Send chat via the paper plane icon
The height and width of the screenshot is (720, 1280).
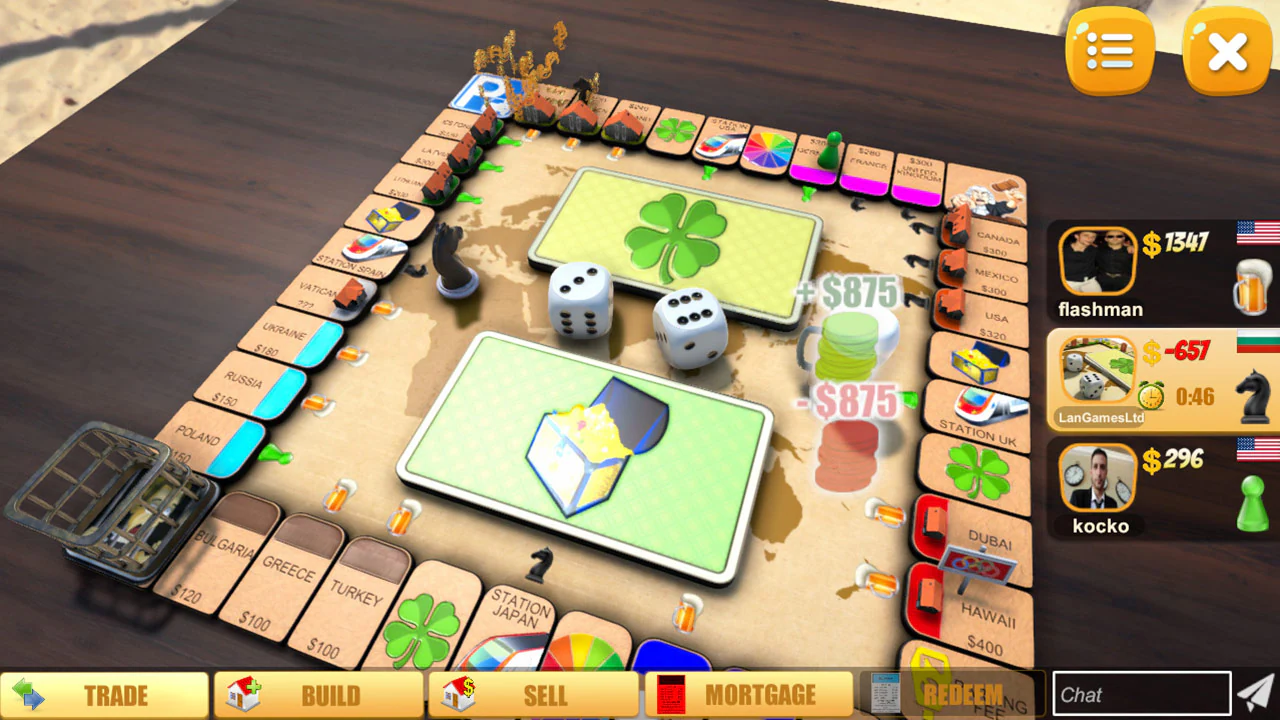(x=1258, y=691)
